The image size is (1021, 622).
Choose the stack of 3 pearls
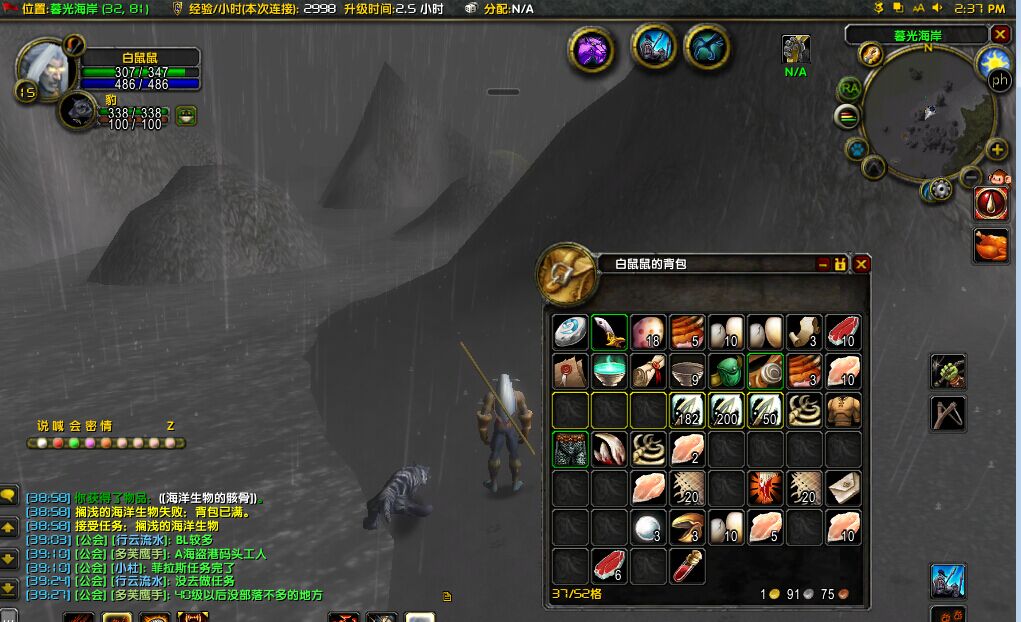click(647, 526)
